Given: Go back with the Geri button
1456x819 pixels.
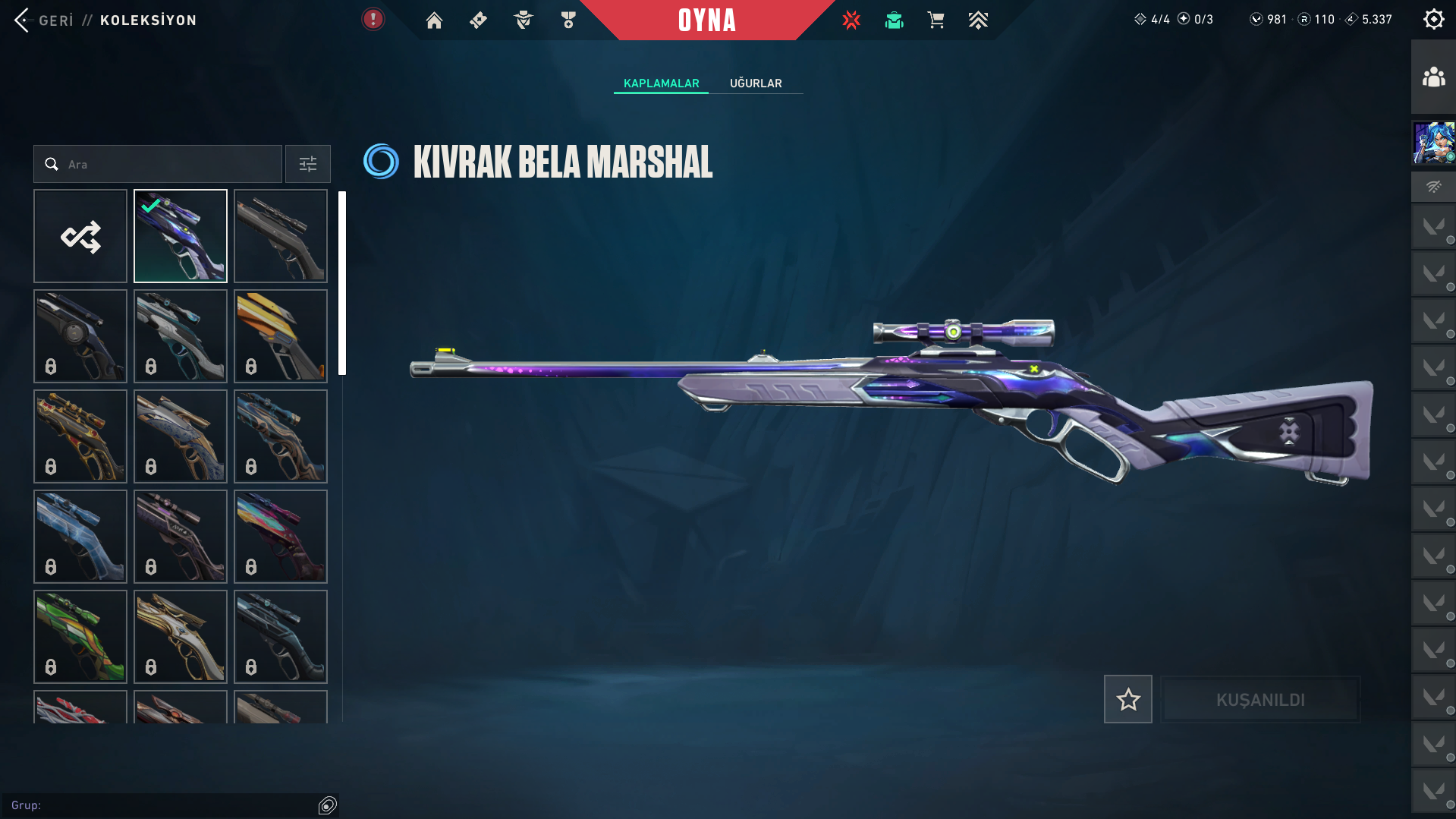Looking at the screenshot, I should click(44, 20).
